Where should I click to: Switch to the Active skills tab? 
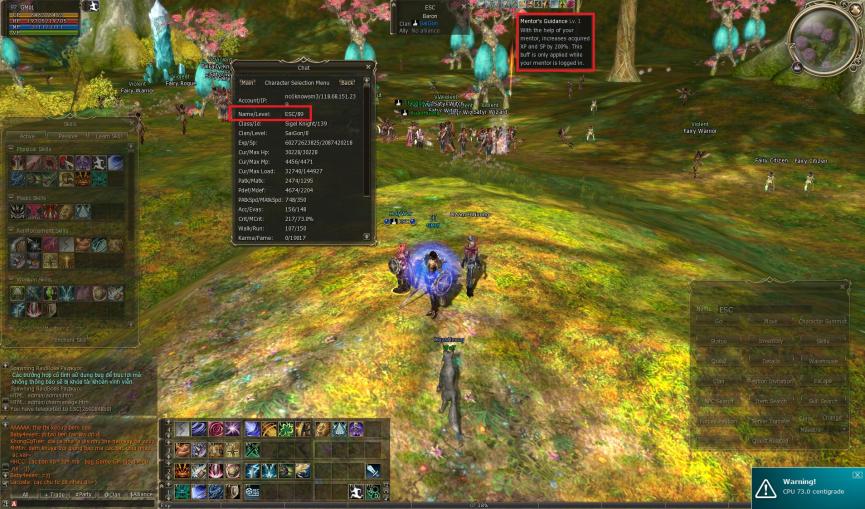[28, 136]
